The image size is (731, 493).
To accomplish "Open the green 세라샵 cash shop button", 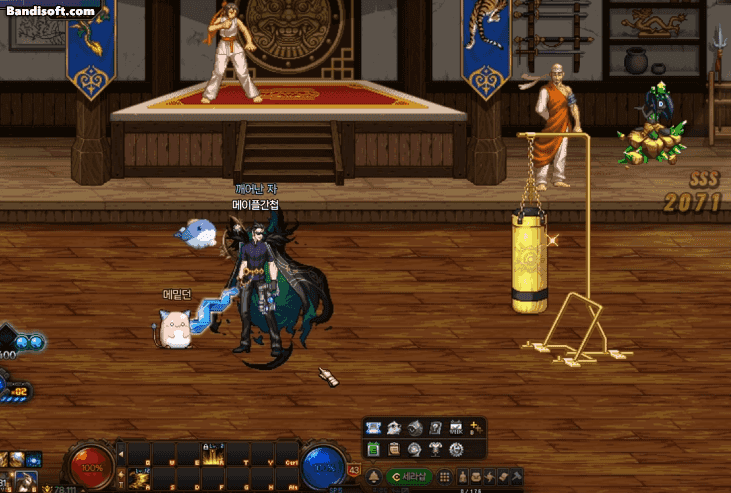I will (411, 477).
